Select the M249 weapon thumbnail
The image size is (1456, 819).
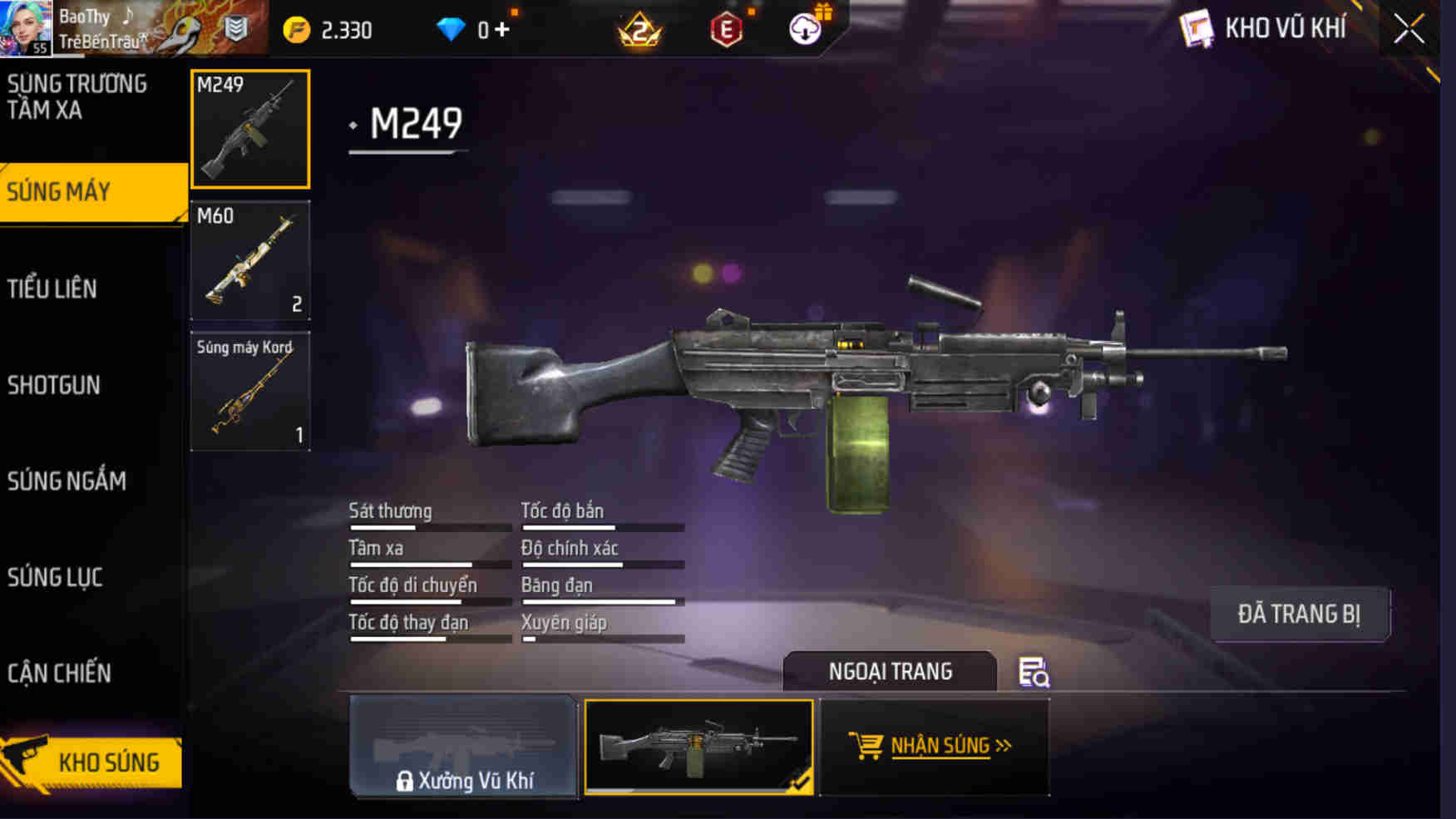(x=249, y=130)
